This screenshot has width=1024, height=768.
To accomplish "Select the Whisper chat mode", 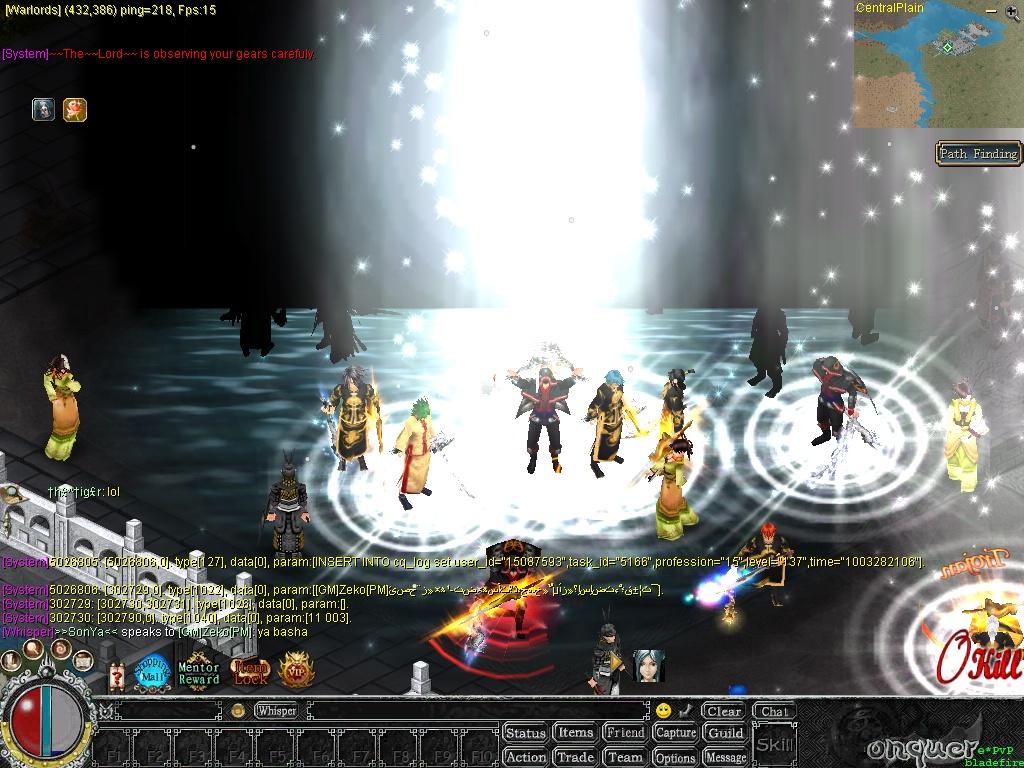I will click(276, 711).
